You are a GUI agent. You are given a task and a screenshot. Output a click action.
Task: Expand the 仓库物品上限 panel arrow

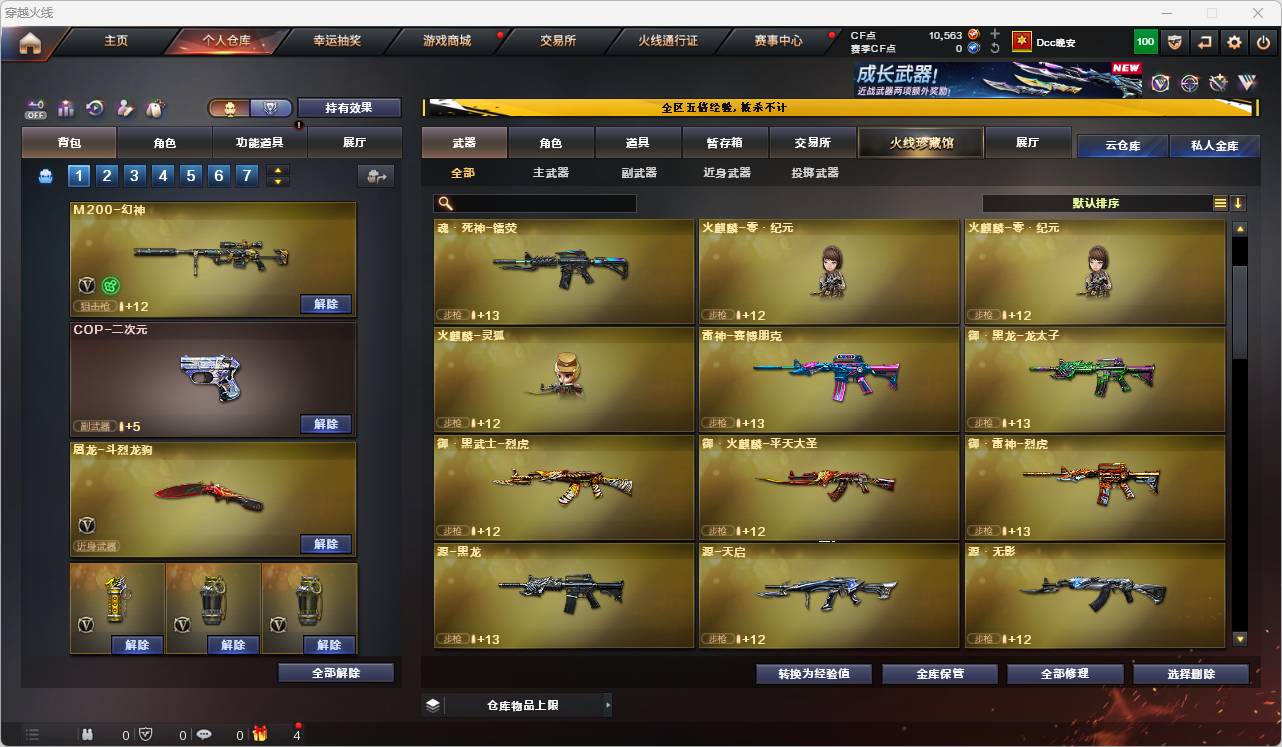coord(607,705)
